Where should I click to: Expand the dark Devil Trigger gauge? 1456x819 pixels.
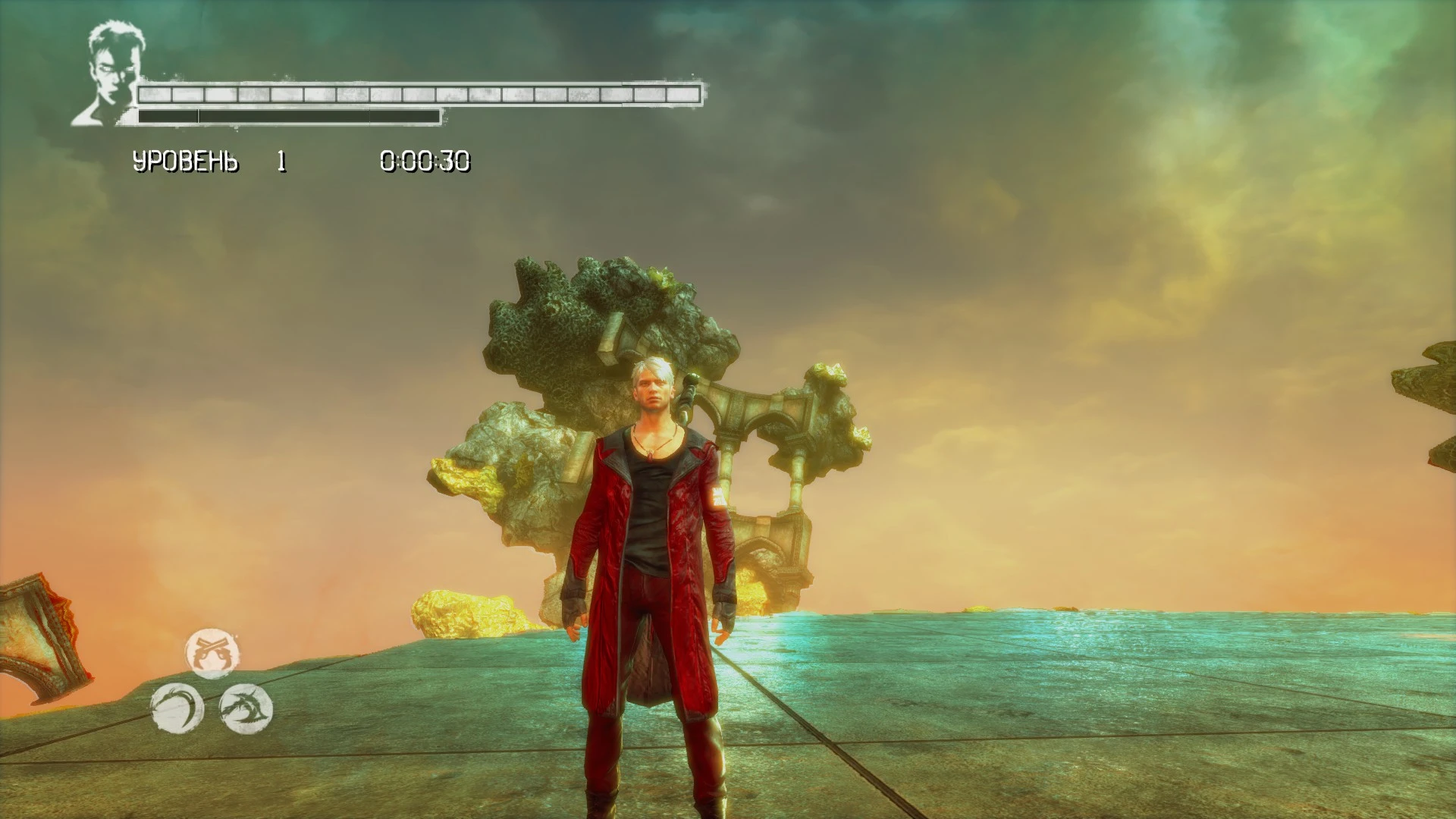288,115
